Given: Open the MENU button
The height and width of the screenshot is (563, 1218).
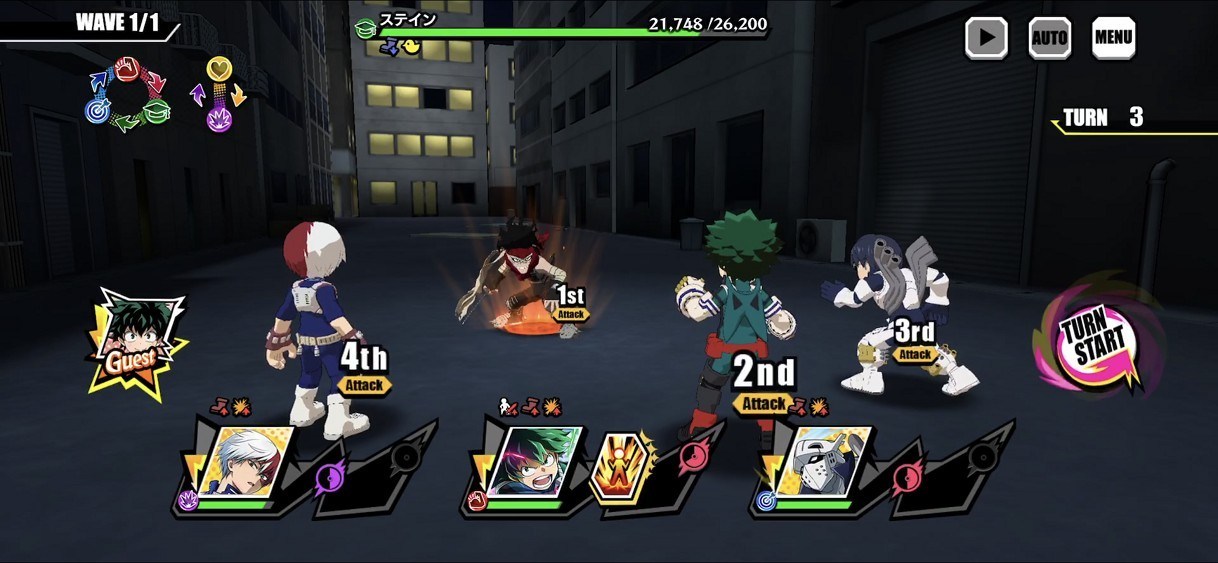Looking at the screenshot, I should pos(1113,38).
